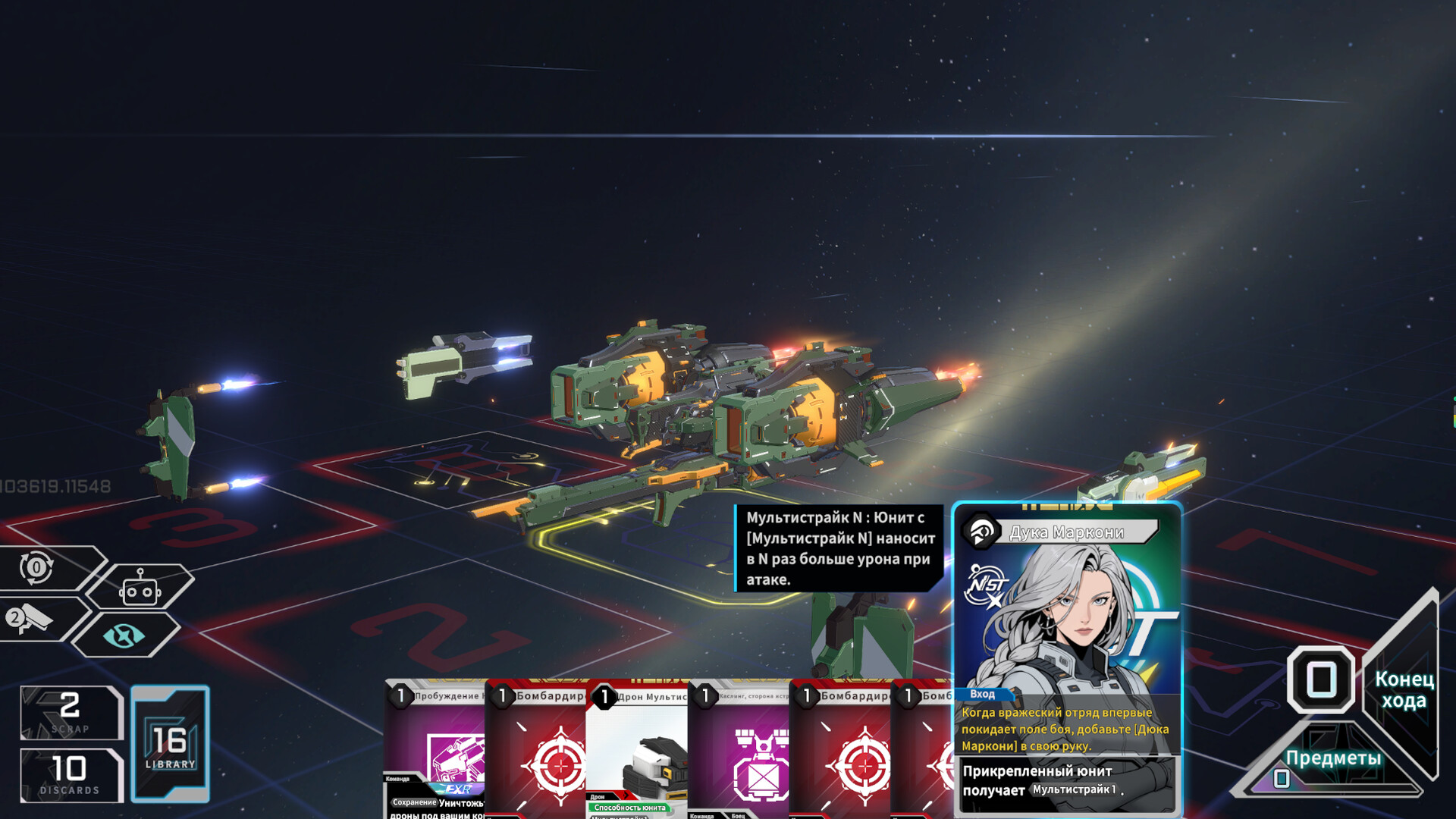Select the Каслинг crate-mech card

coord(739,751)
